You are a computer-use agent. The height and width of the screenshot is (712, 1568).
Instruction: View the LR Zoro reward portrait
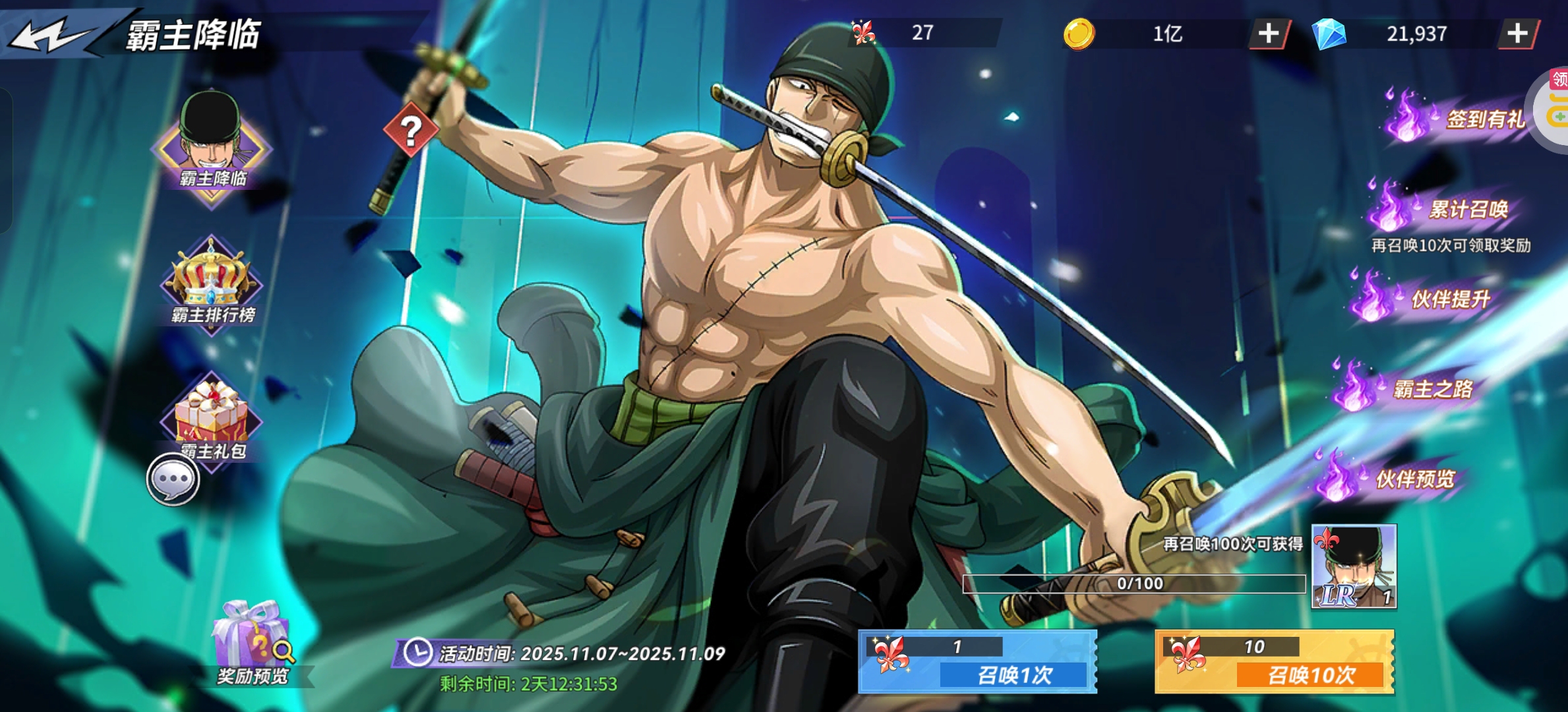(x=1354, y=566)
